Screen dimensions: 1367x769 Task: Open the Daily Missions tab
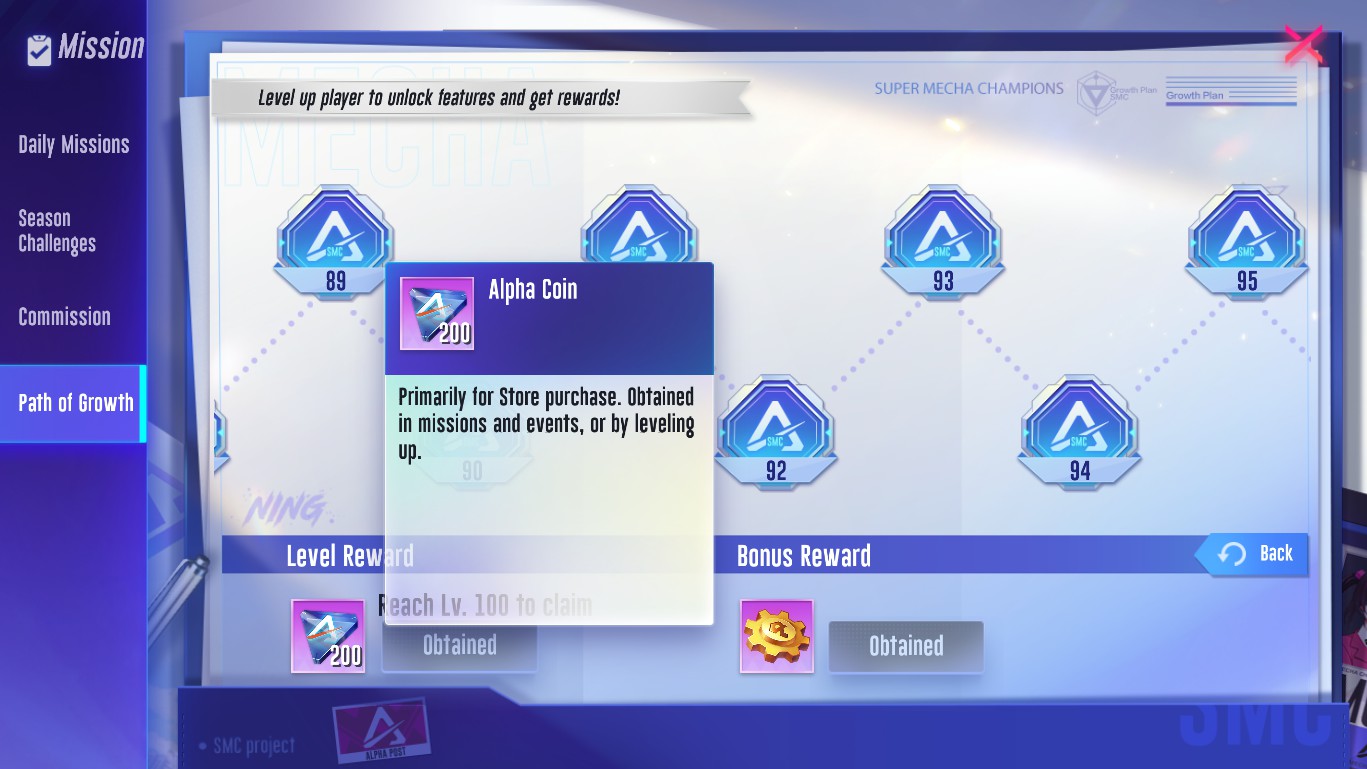74,145
